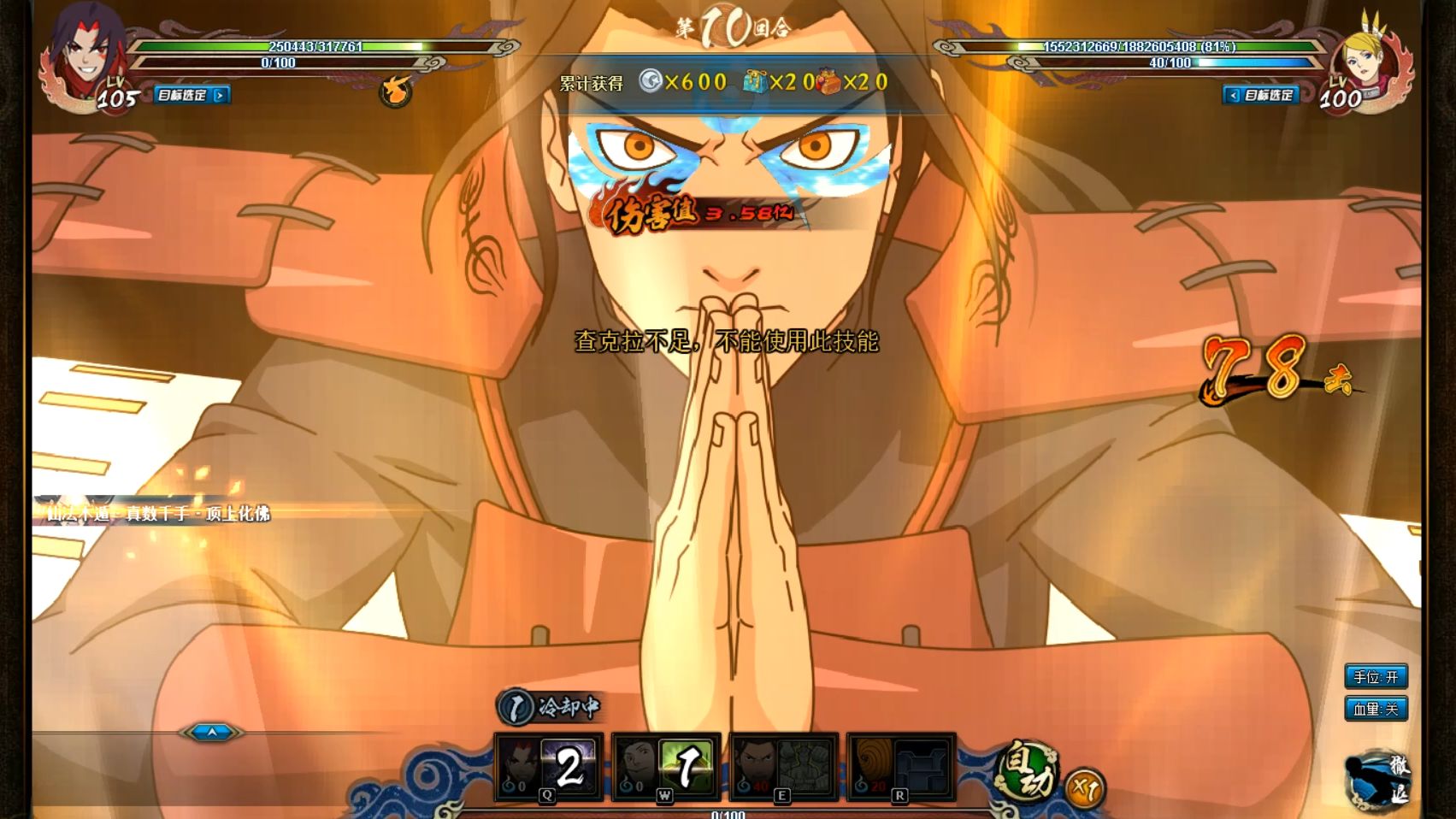
Task: Use the R skill with masked ninja
Action: [900, 768]
